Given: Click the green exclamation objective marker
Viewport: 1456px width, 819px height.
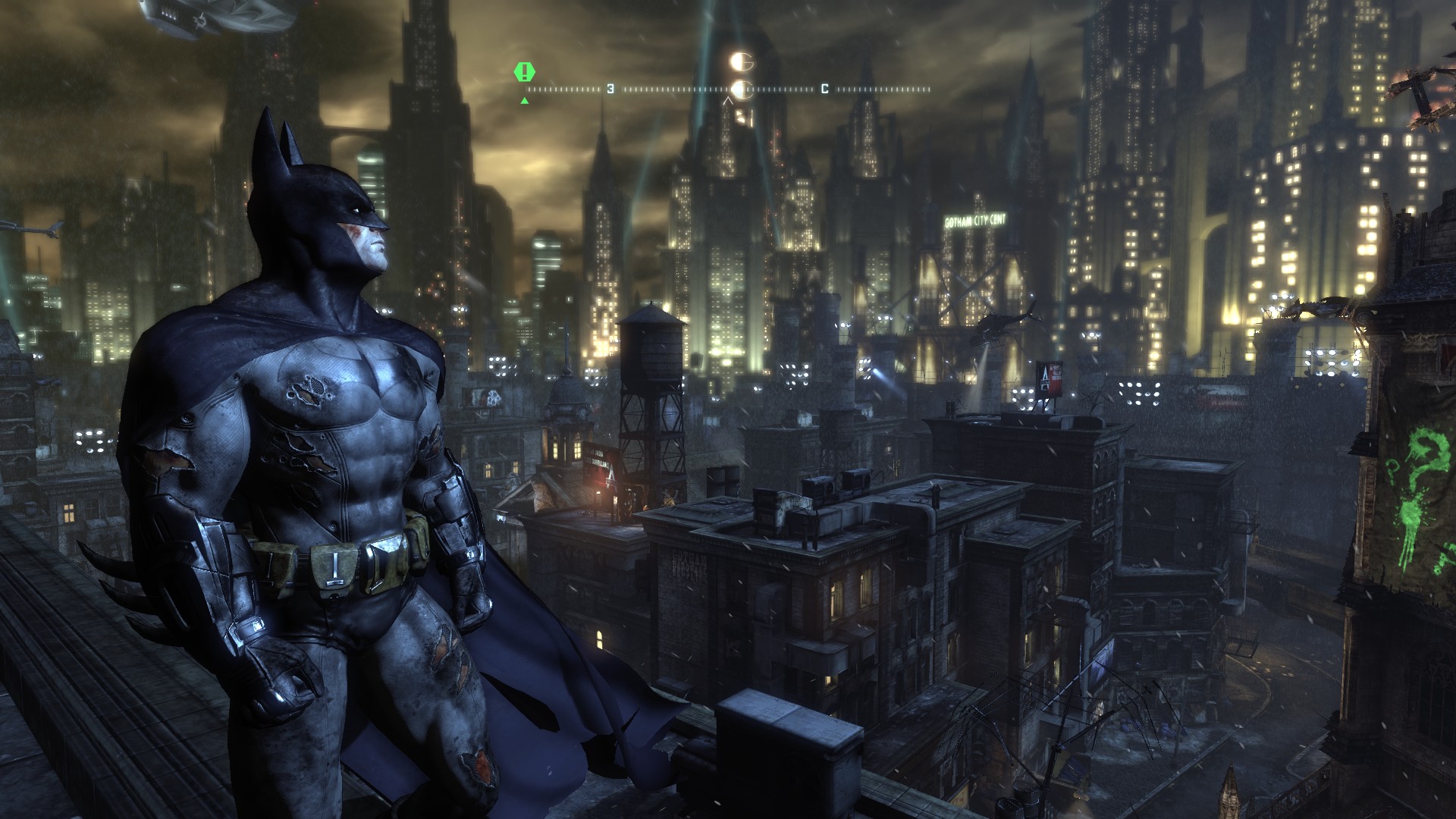Looking at the screenshot, I should click(x=524, y=73).
